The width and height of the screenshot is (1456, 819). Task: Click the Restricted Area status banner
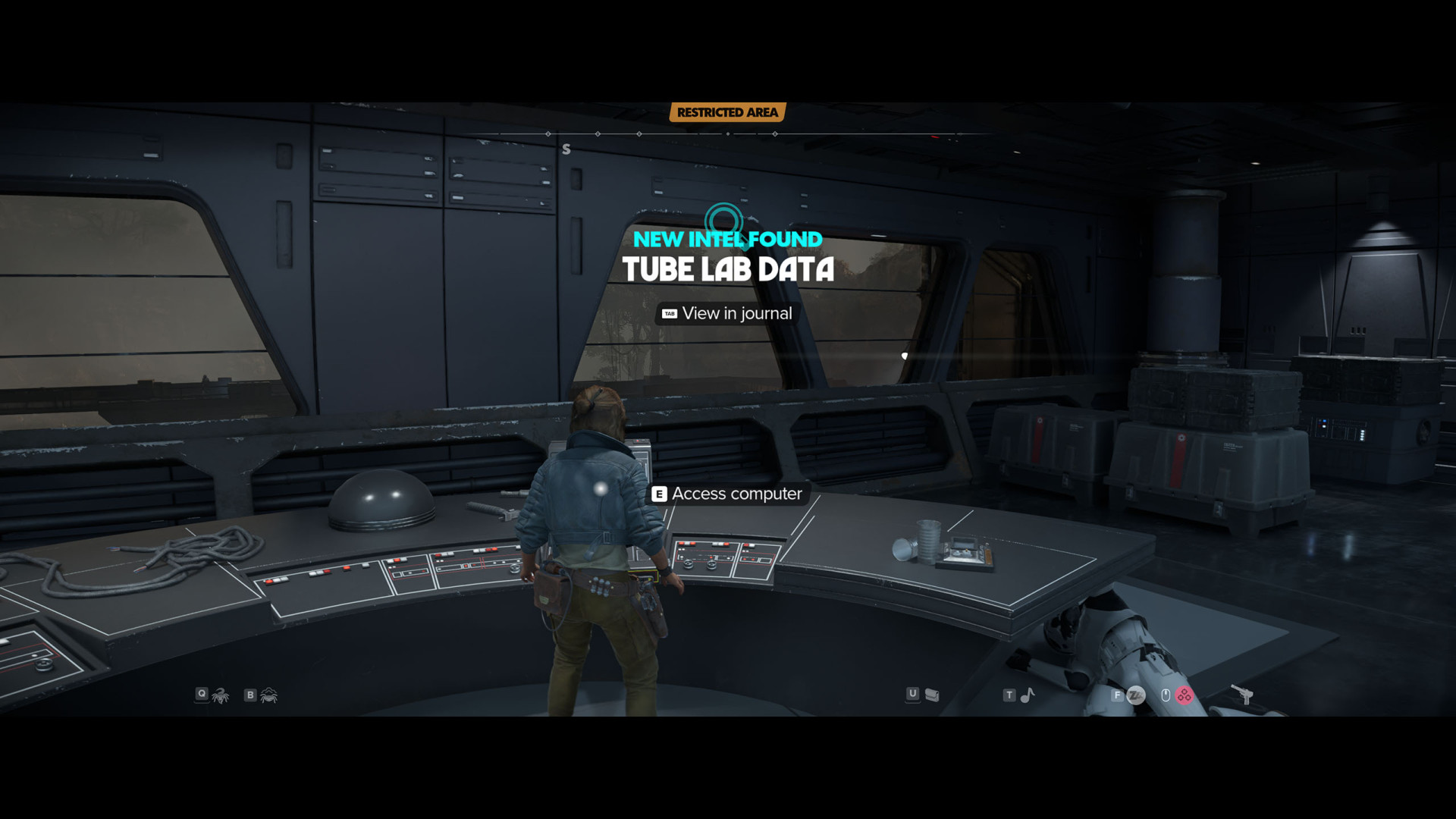(727, 112)
